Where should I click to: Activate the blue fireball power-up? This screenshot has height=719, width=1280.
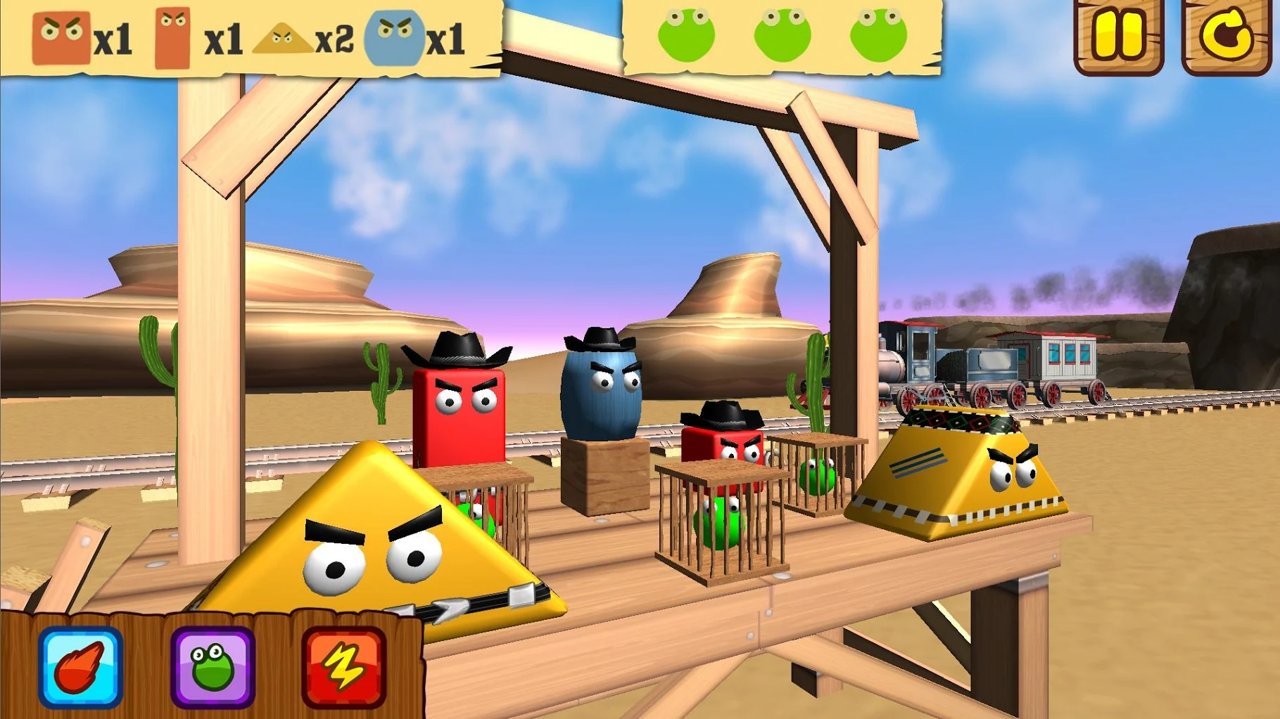pyautogui.click(x=81, y=667)
